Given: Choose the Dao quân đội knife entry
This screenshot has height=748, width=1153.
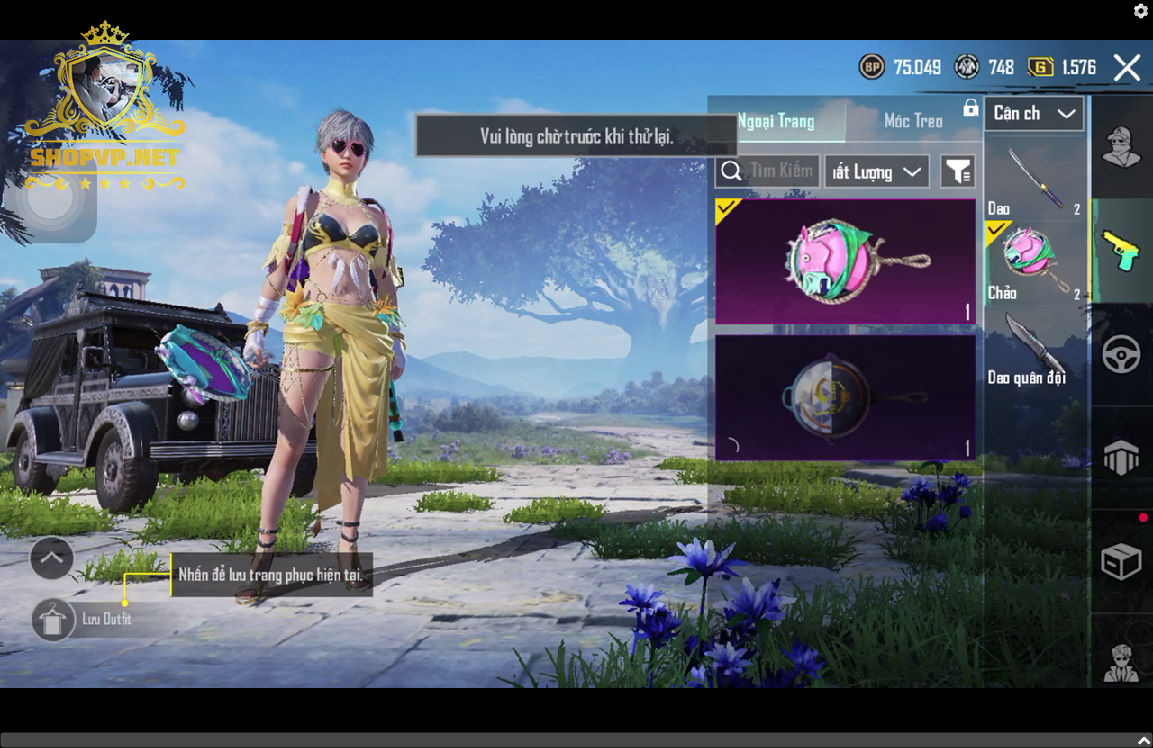Looking at the screenshot, I should coord(1034,348).
